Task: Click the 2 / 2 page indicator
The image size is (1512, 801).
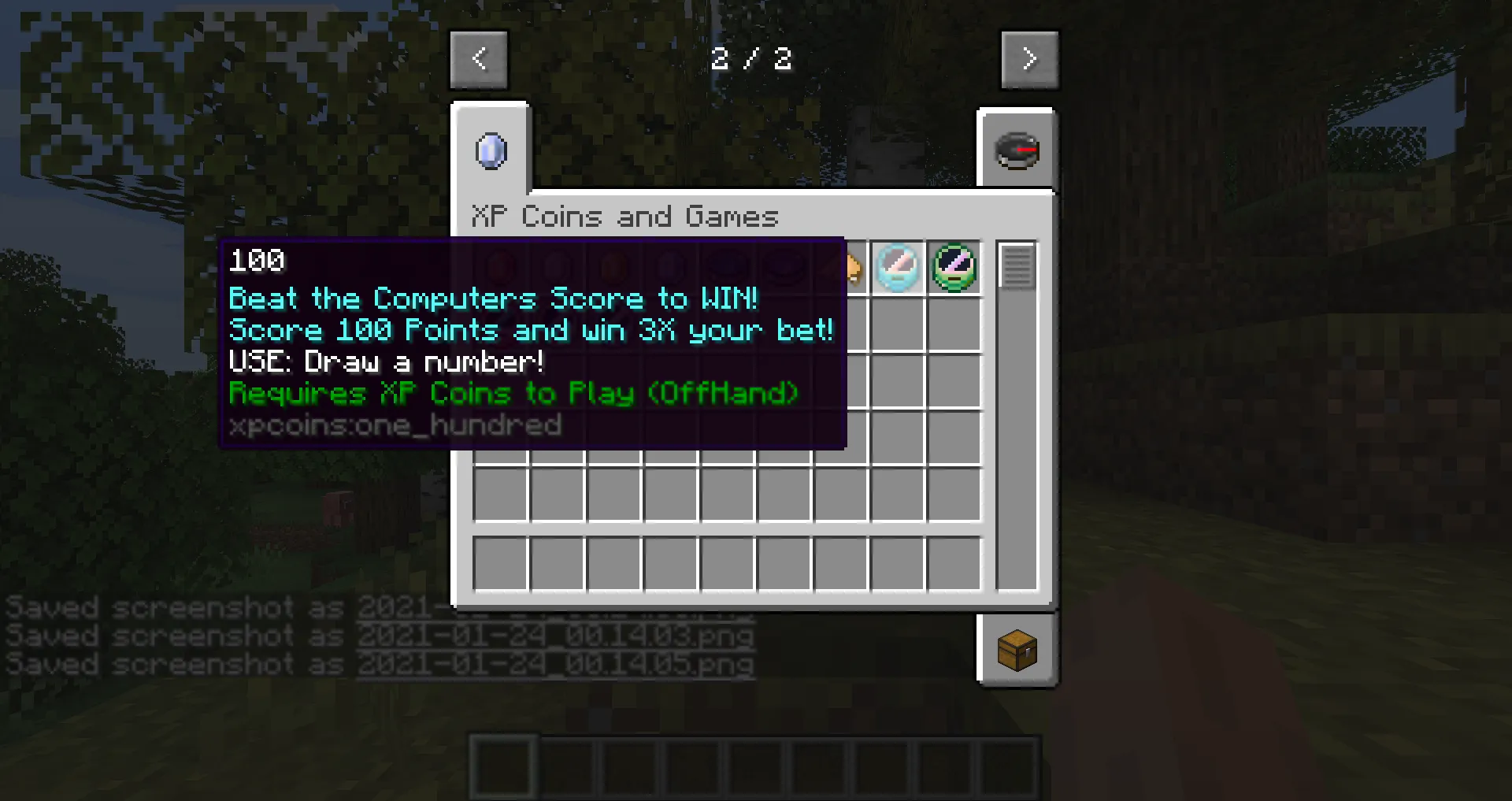Action: 752,58
